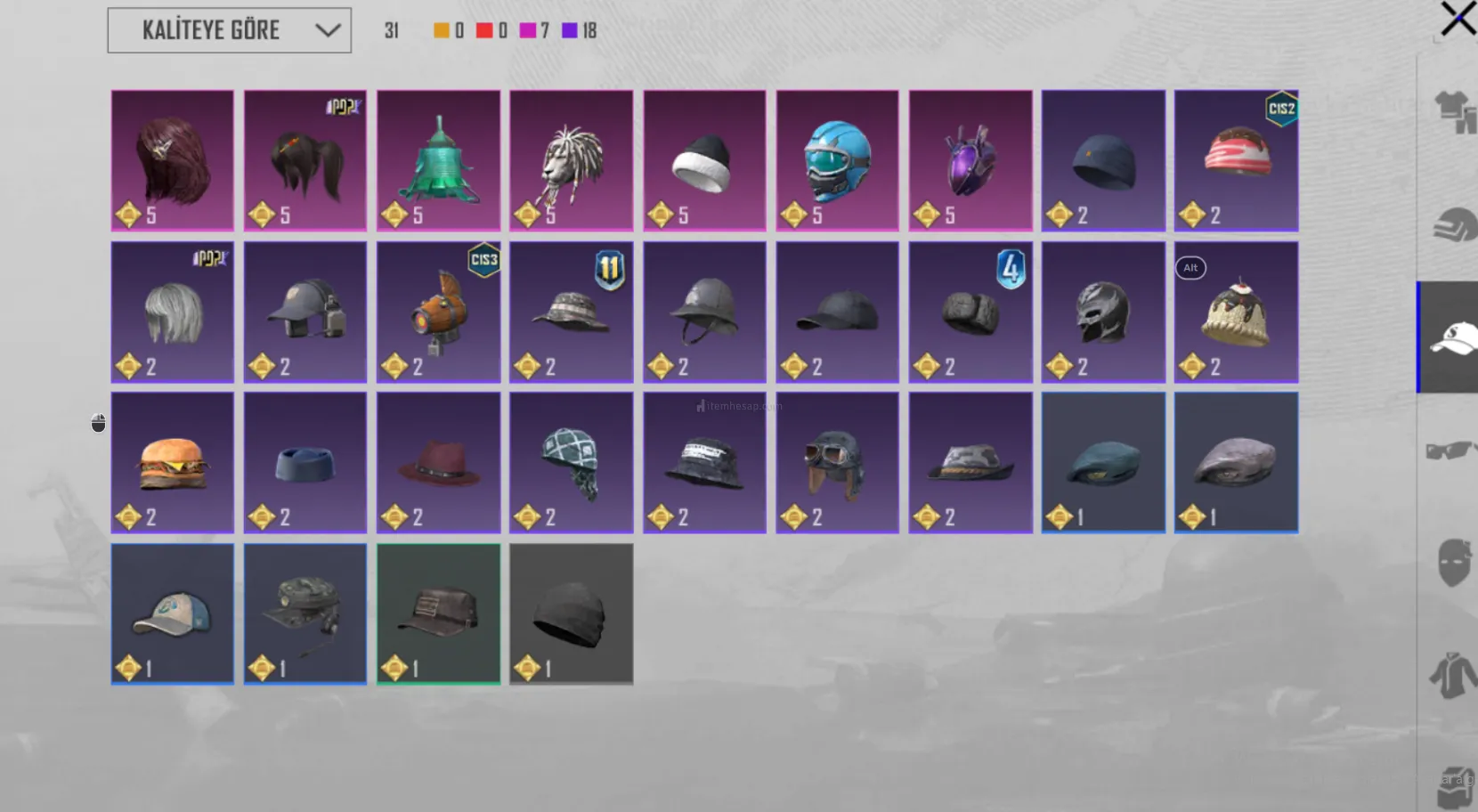This screenshot has height=812, width=1478.
Task: Pick the ice cream sundae hat
Action: [x=1236, y=312]
